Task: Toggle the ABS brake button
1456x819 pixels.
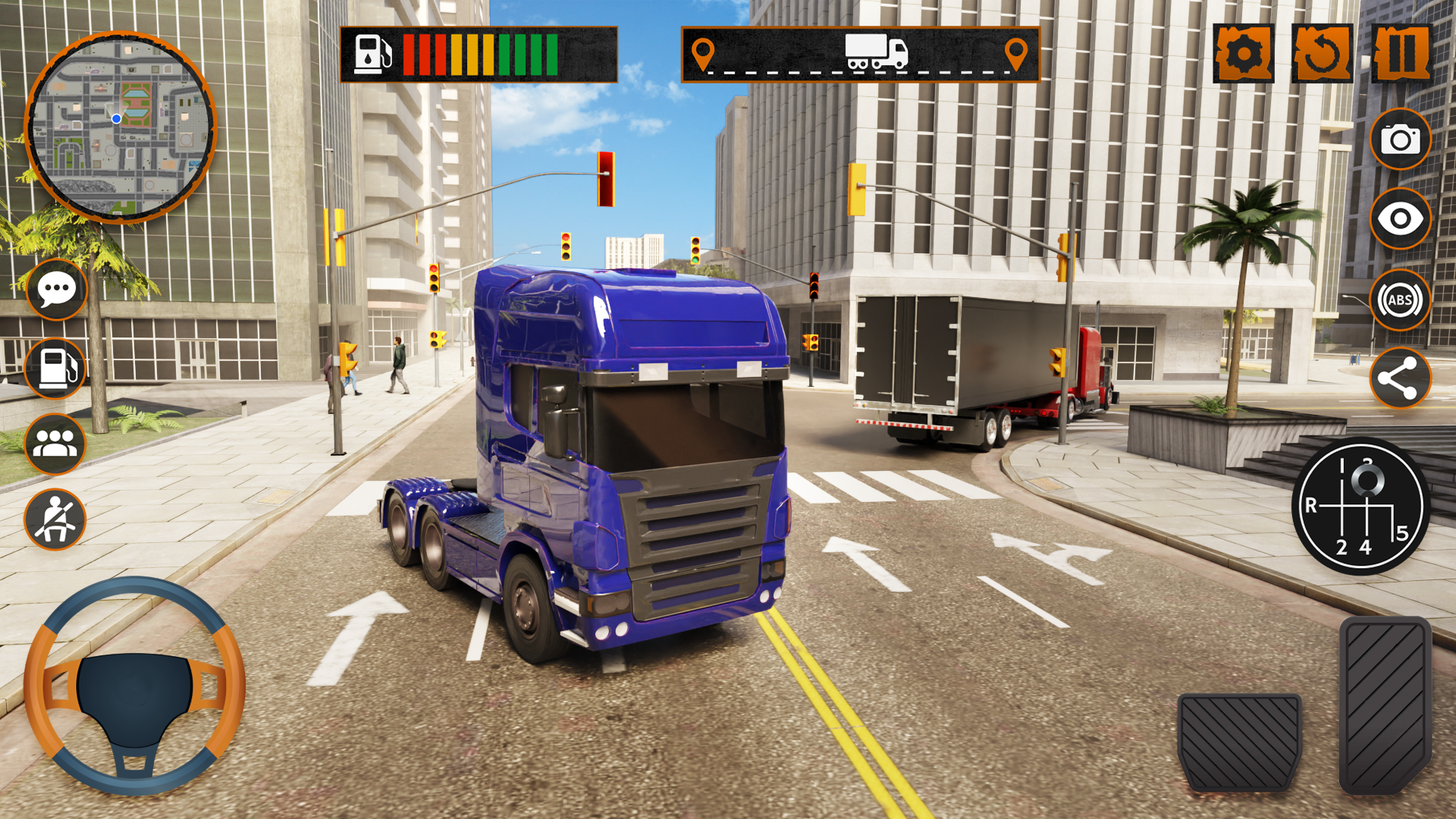Action: (x=1400, y=300)
